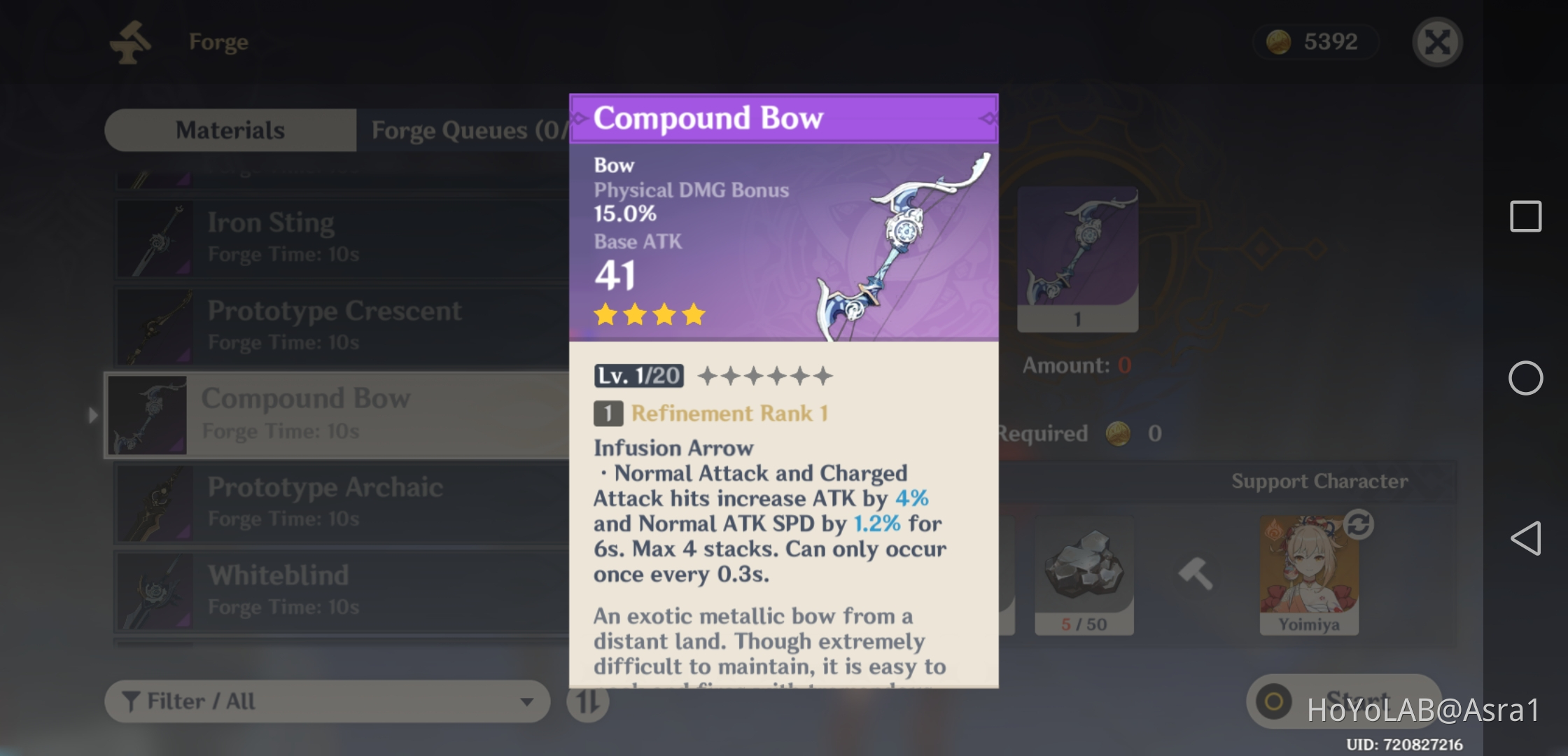Click the Iron Sting weapon icon

pyautogui.click(x=155, y=237)
